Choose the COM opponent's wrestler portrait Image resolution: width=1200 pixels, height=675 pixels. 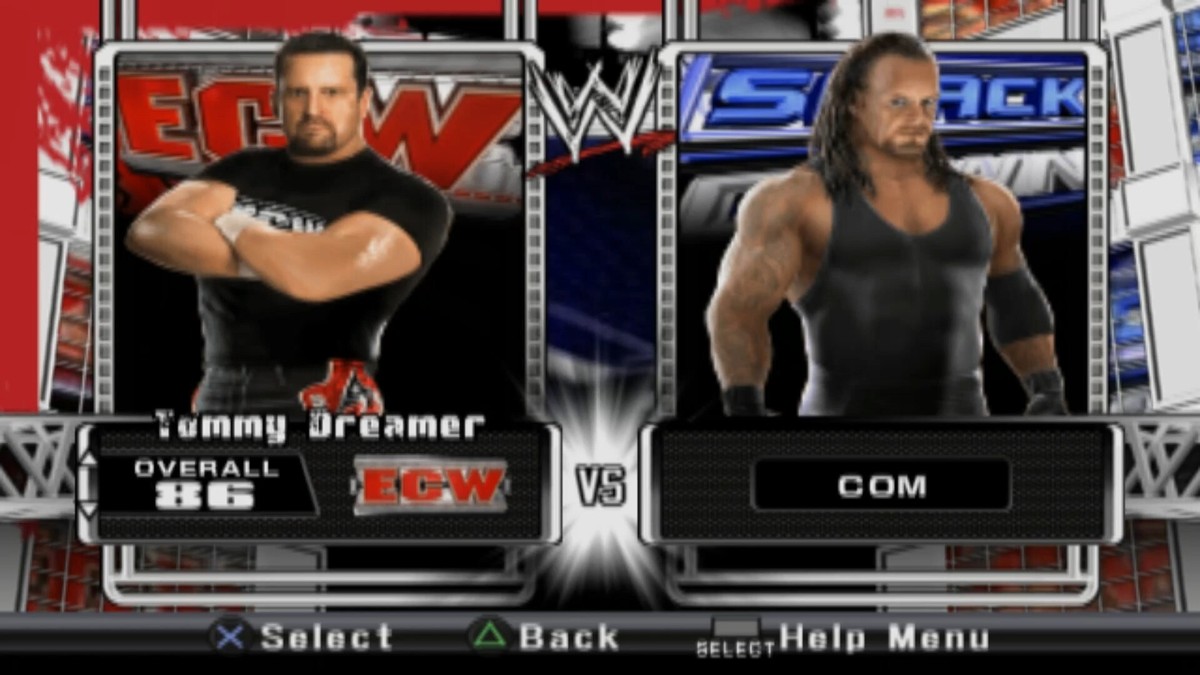pyautogui.click(x=882, y=232)
